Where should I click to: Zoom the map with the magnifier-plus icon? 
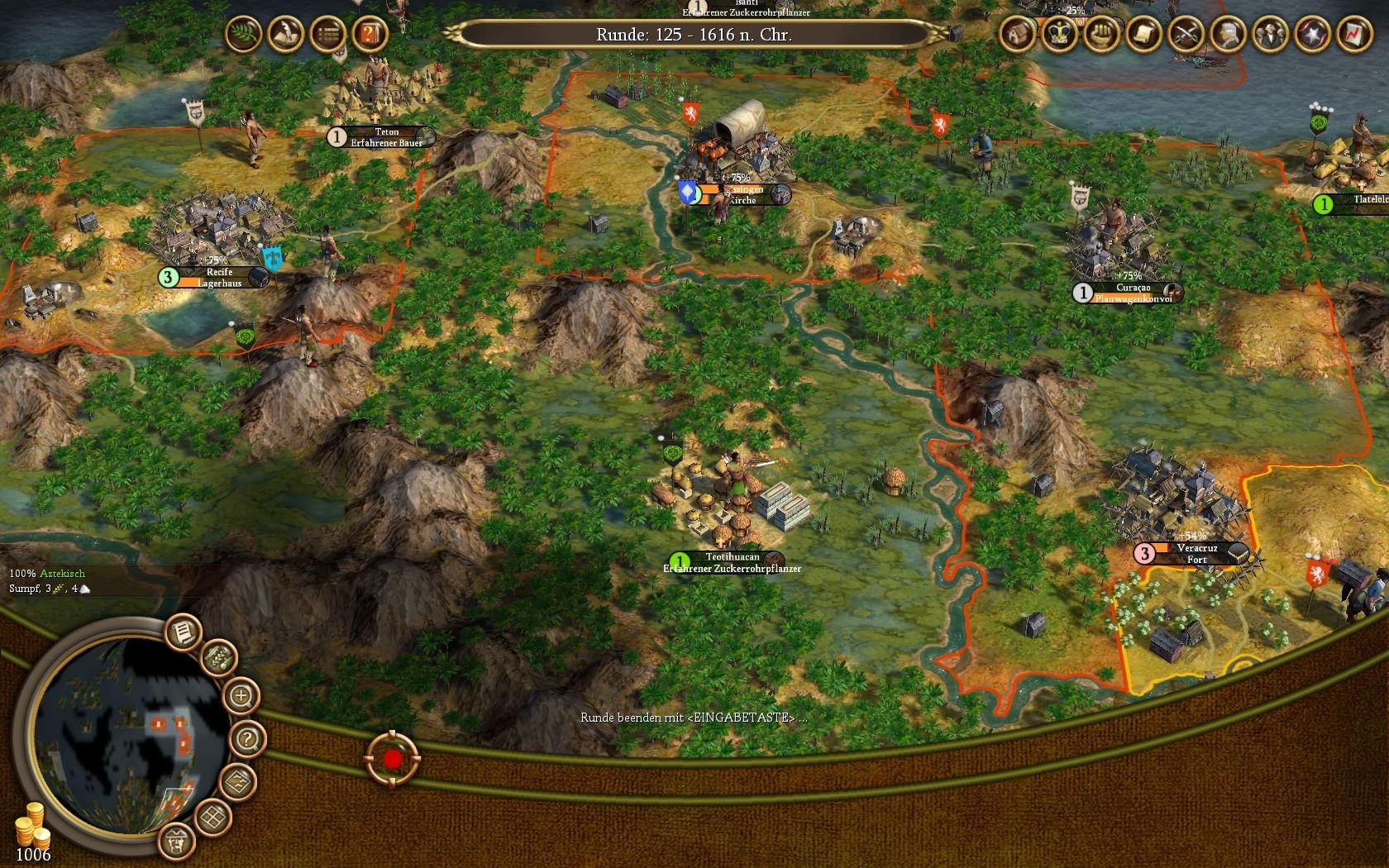tap(242, 694)
